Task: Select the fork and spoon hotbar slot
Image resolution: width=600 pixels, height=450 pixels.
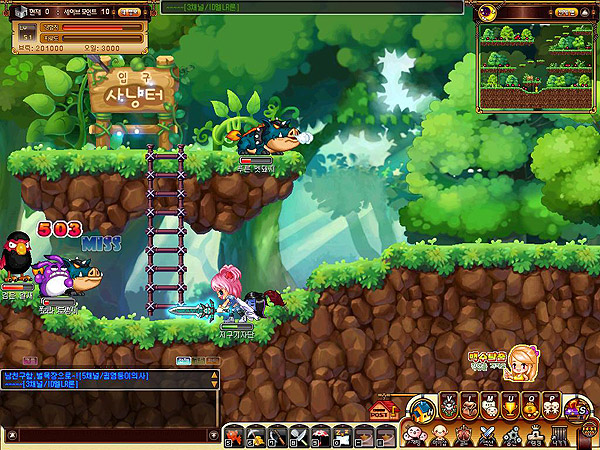Action: coord(298,435)
